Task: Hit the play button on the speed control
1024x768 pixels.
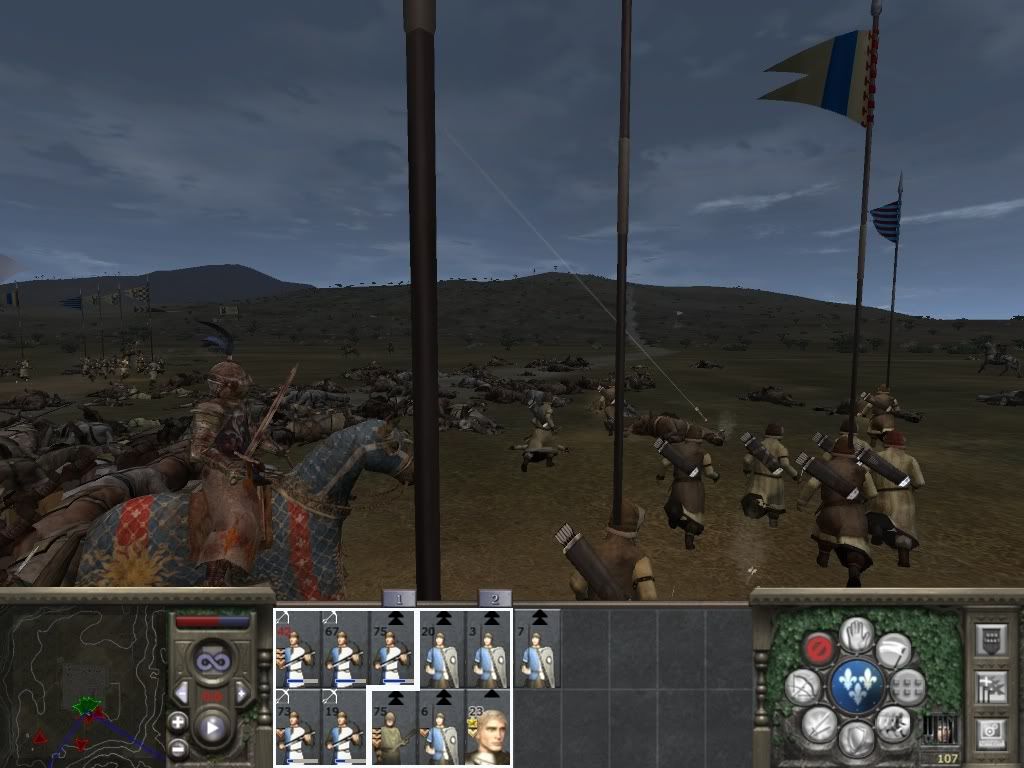Action: (212, 729)
